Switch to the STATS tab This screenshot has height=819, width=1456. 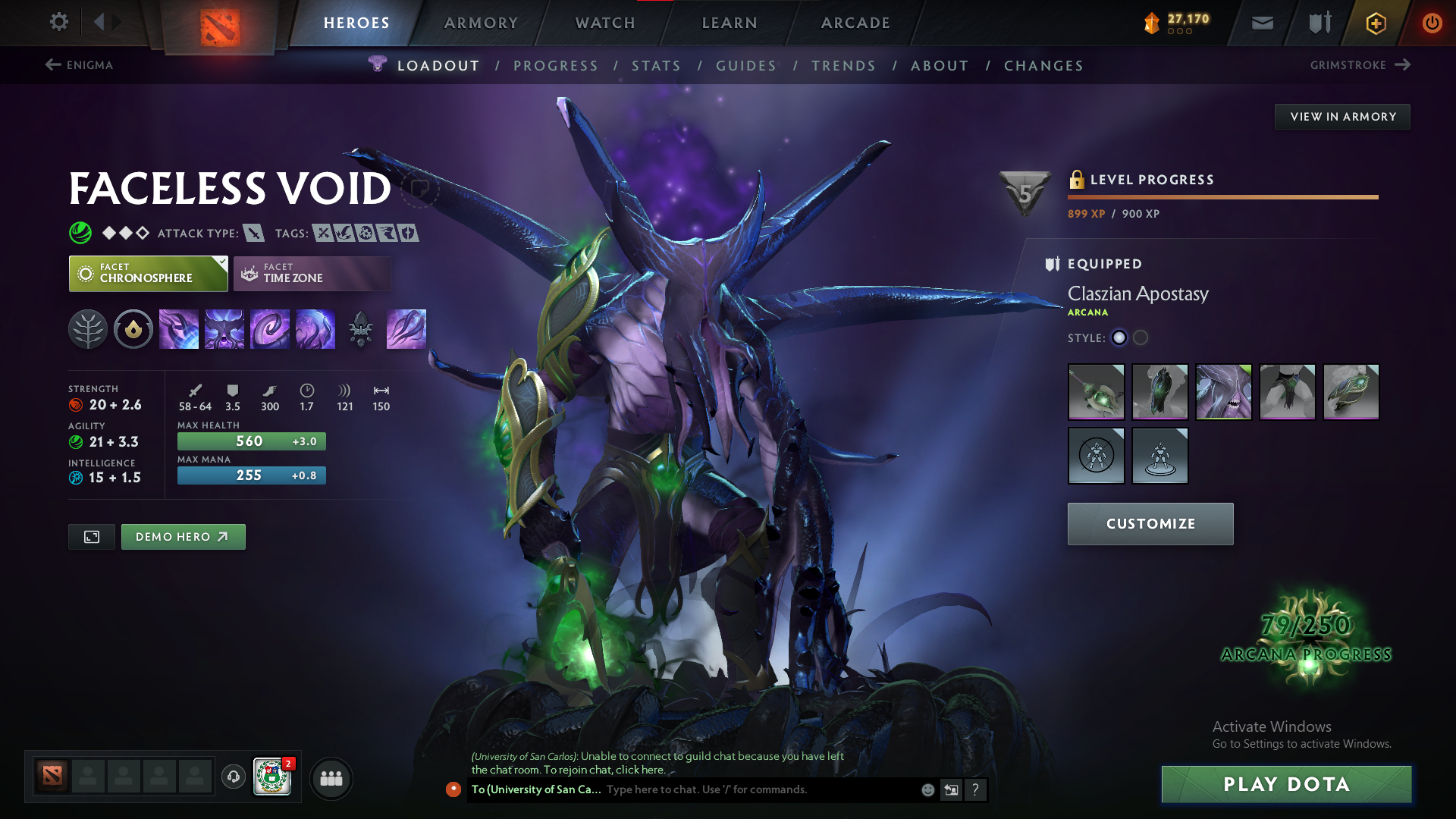(x=656, y=65)
